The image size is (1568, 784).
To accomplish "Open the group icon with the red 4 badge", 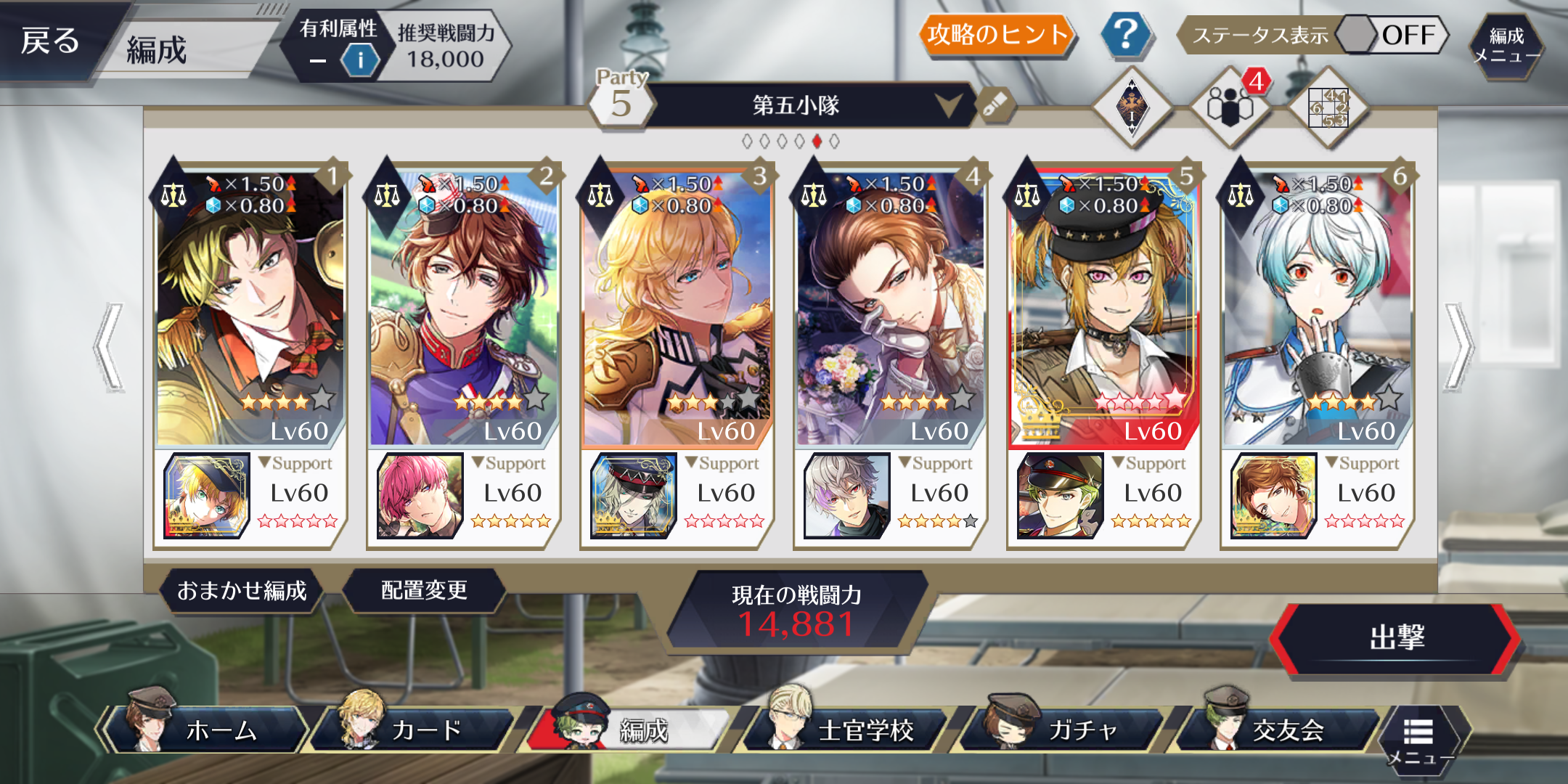I will [1230, 106].
